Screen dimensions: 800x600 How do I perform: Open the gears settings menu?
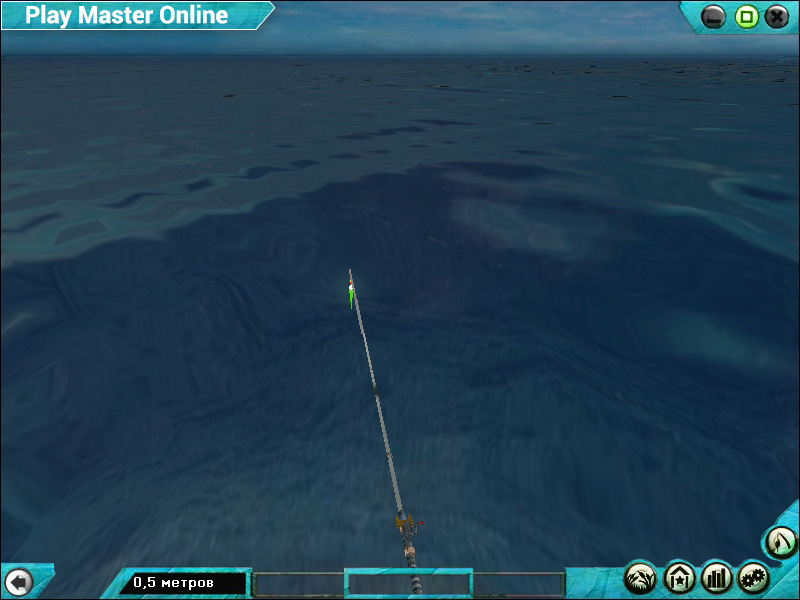click(x=754, y=577)
